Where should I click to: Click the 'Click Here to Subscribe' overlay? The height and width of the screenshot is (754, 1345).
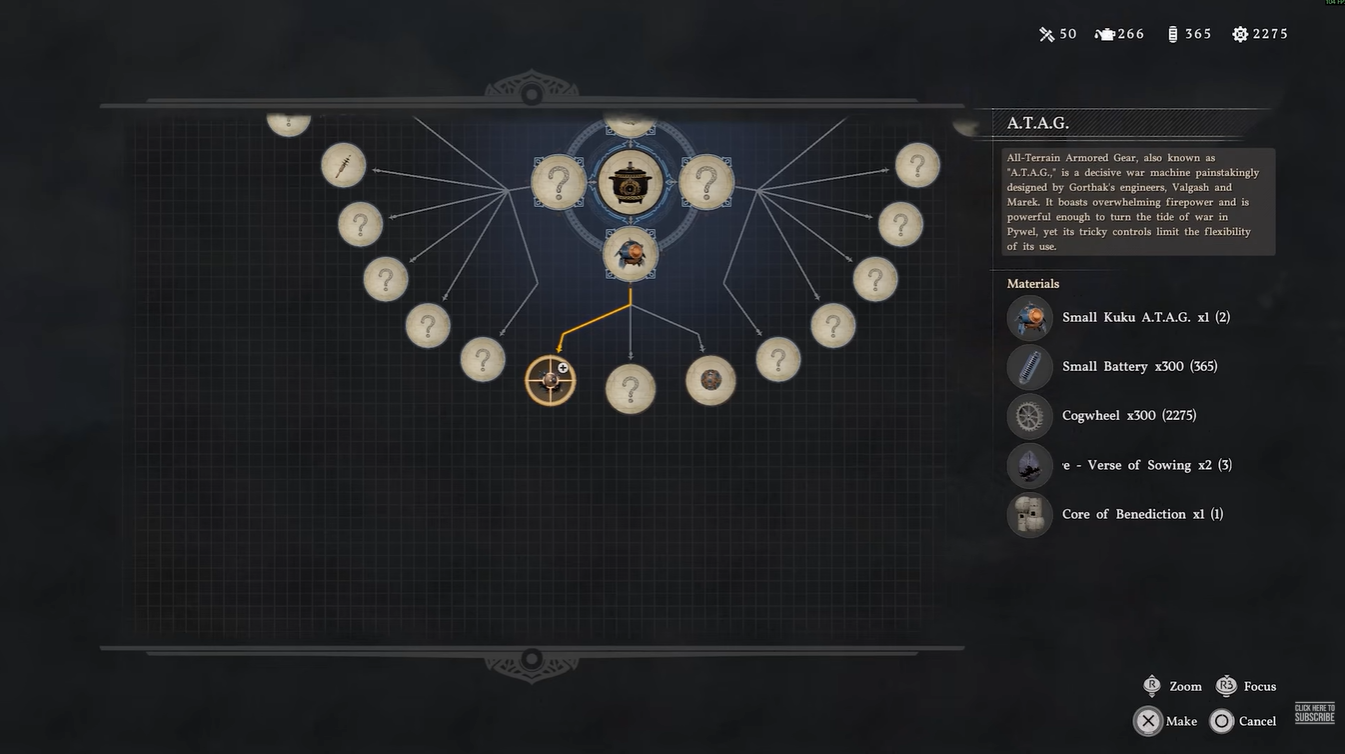(1314, 713)
